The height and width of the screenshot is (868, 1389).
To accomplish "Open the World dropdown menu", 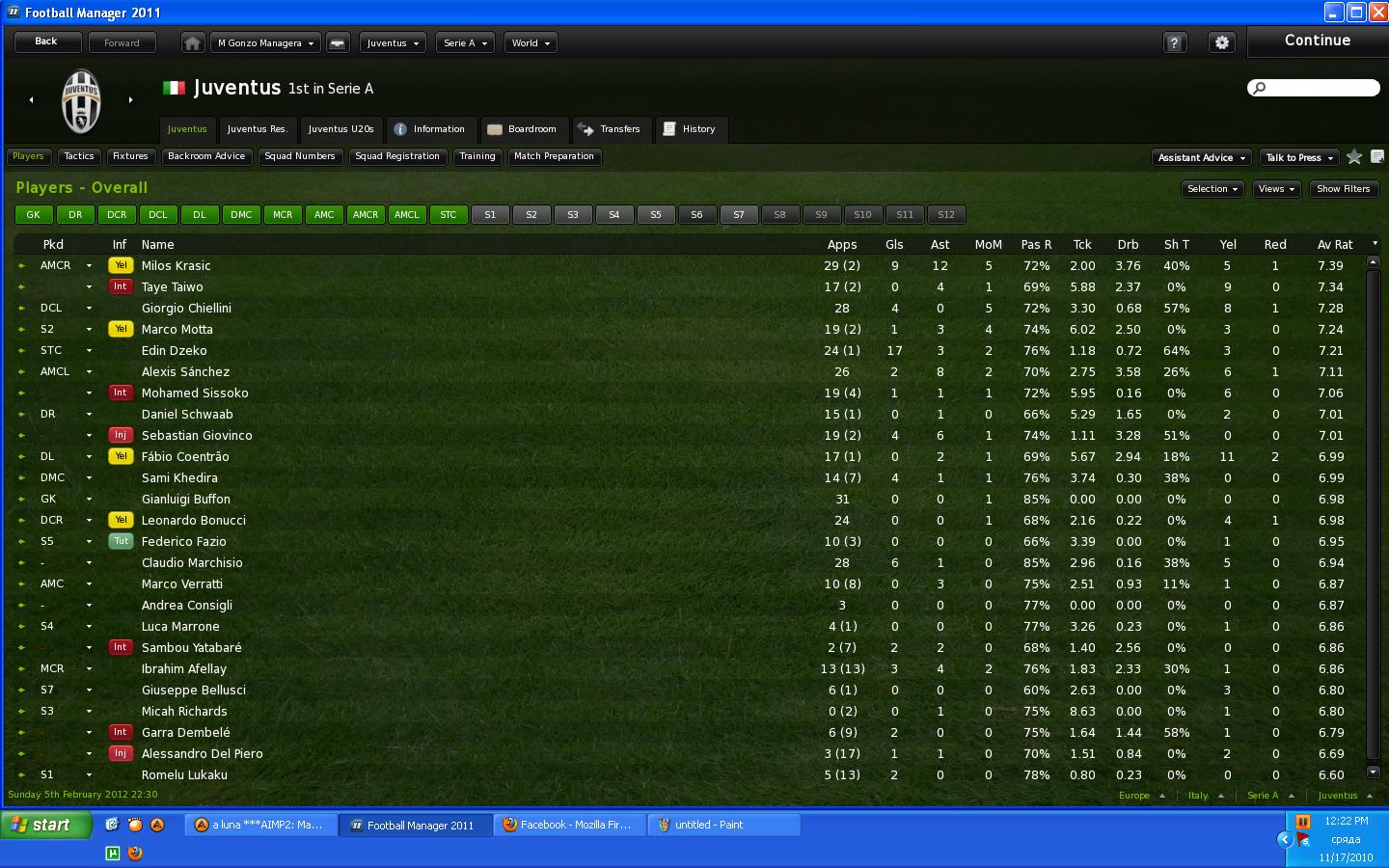I will point(531,43).
